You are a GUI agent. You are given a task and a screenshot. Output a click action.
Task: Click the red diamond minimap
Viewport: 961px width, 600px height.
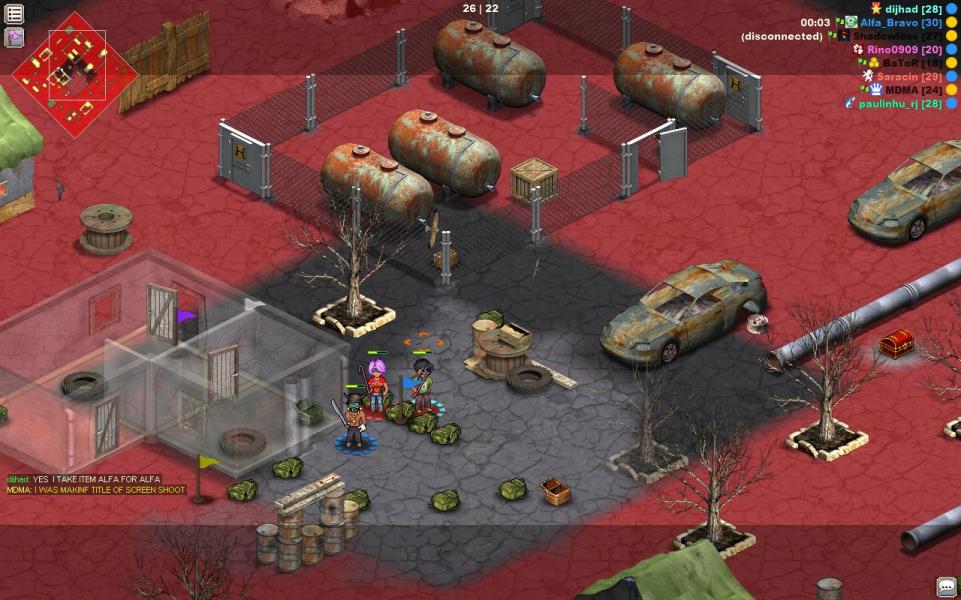click(x=75, y=75)
